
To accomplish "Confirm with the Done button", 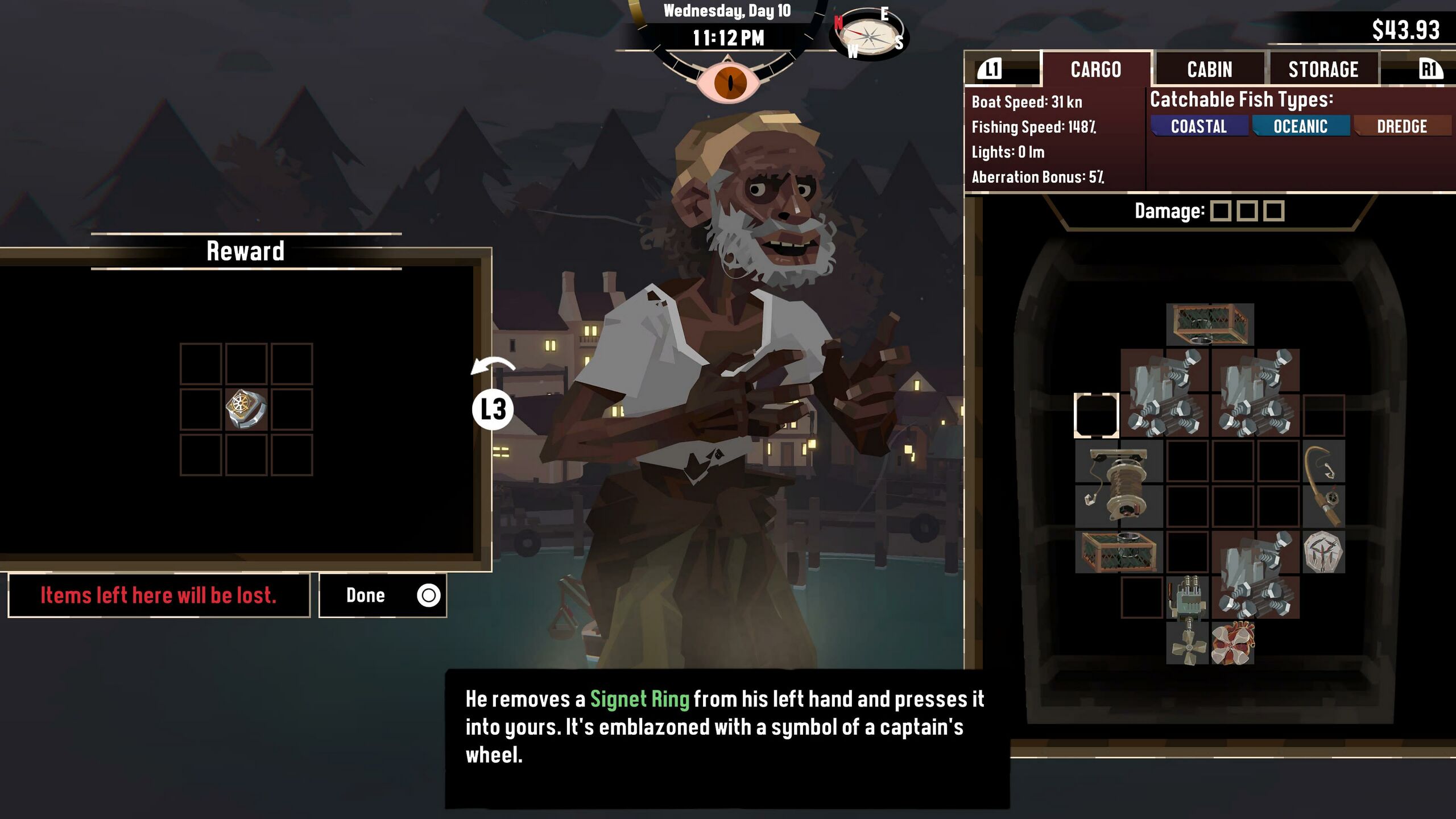I will (x=382, y=595).
